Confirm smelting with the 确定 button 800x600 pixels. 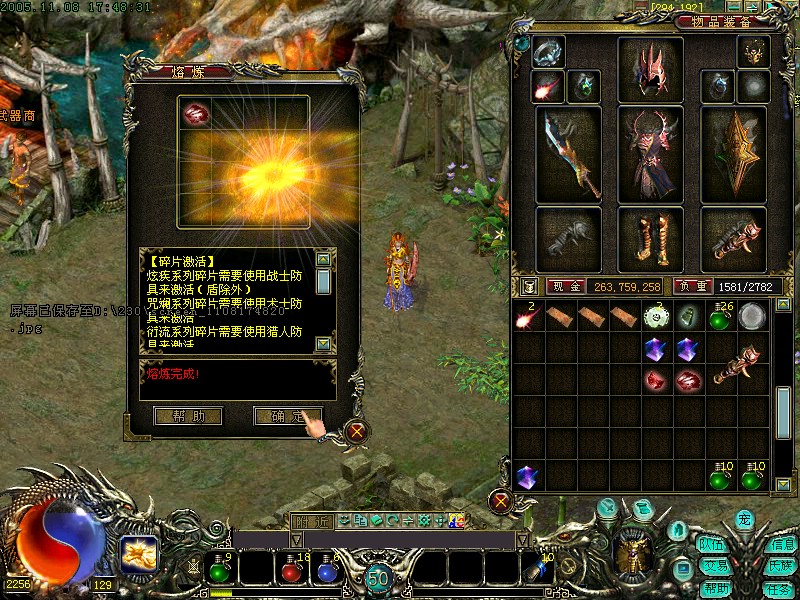(x=287, y=415)
